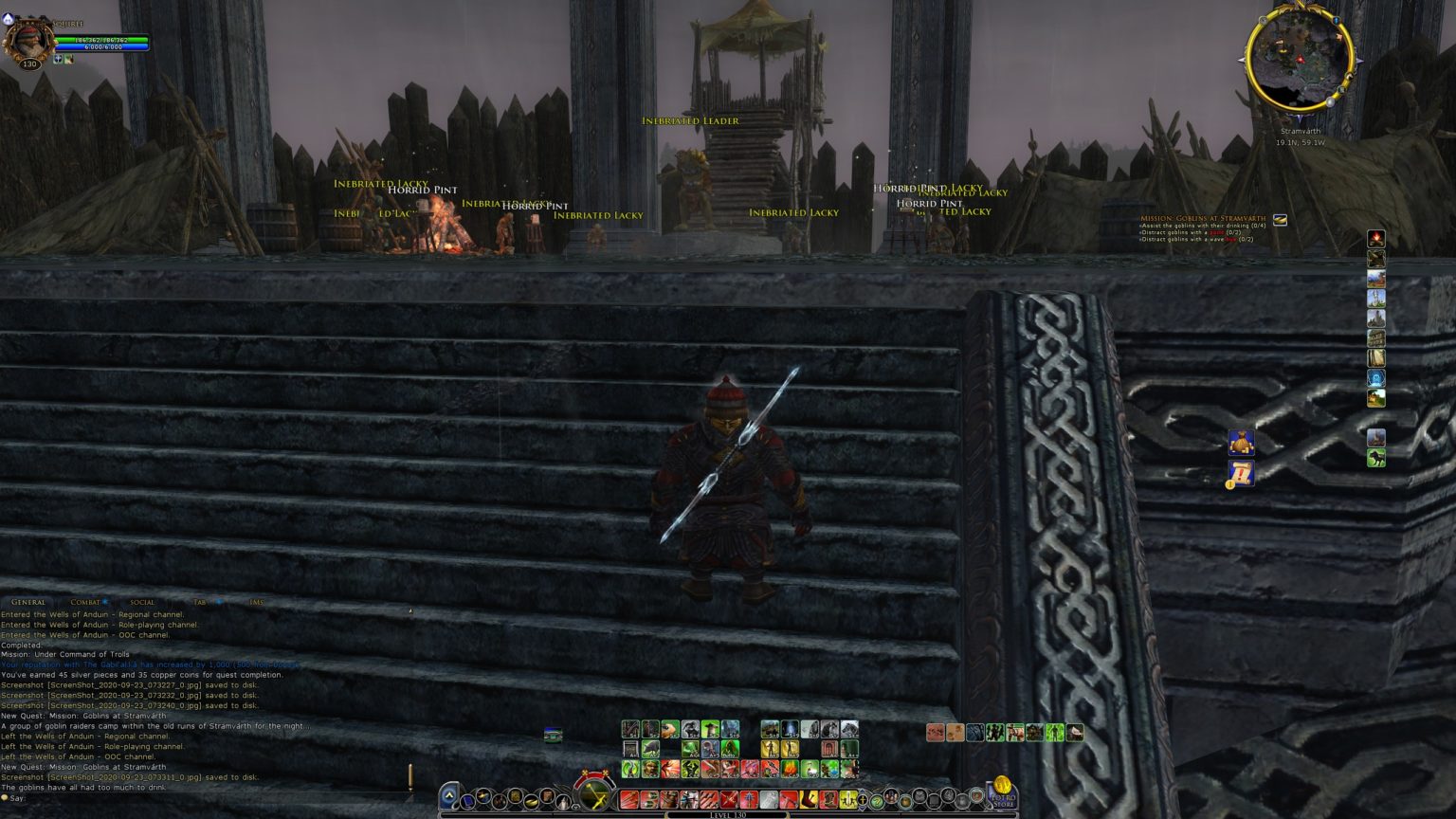Open the quest scroll notification below the money bag
Screen dimensions: 1456x819
(1240, 474)
